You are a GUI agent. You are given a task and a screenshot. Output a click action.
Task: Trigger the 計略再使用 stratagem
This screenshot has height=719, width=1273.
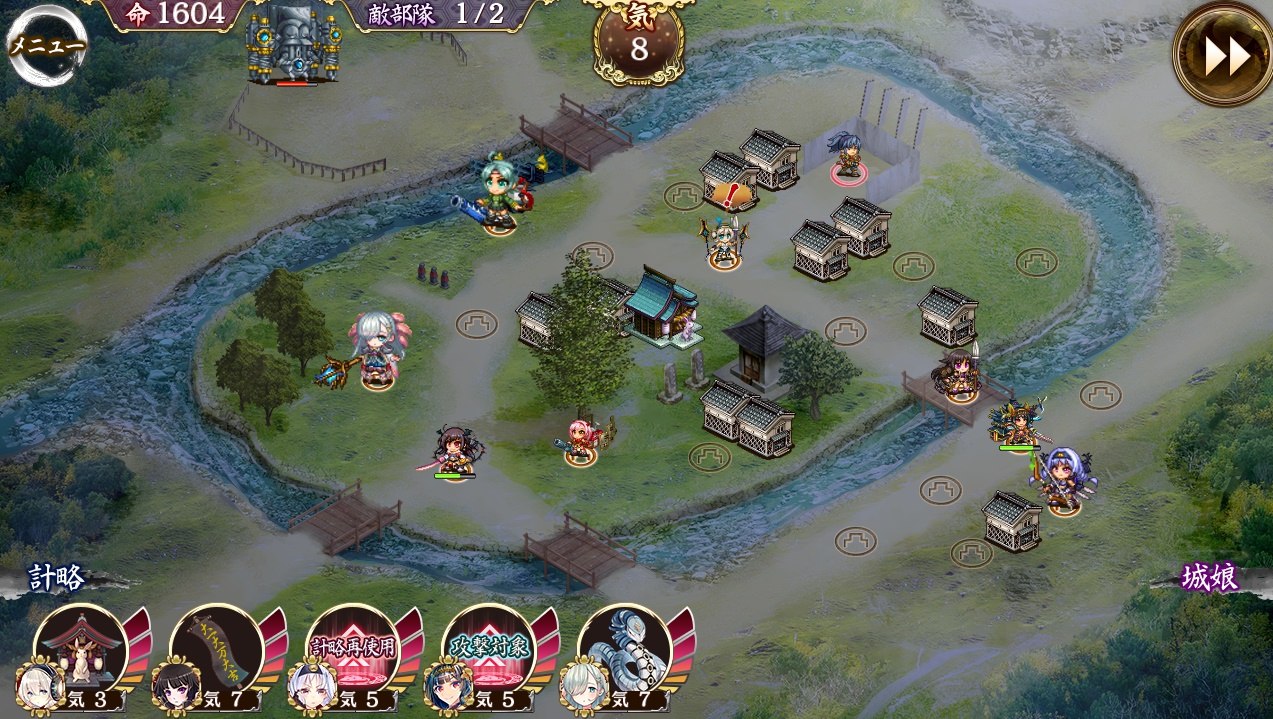352,650
